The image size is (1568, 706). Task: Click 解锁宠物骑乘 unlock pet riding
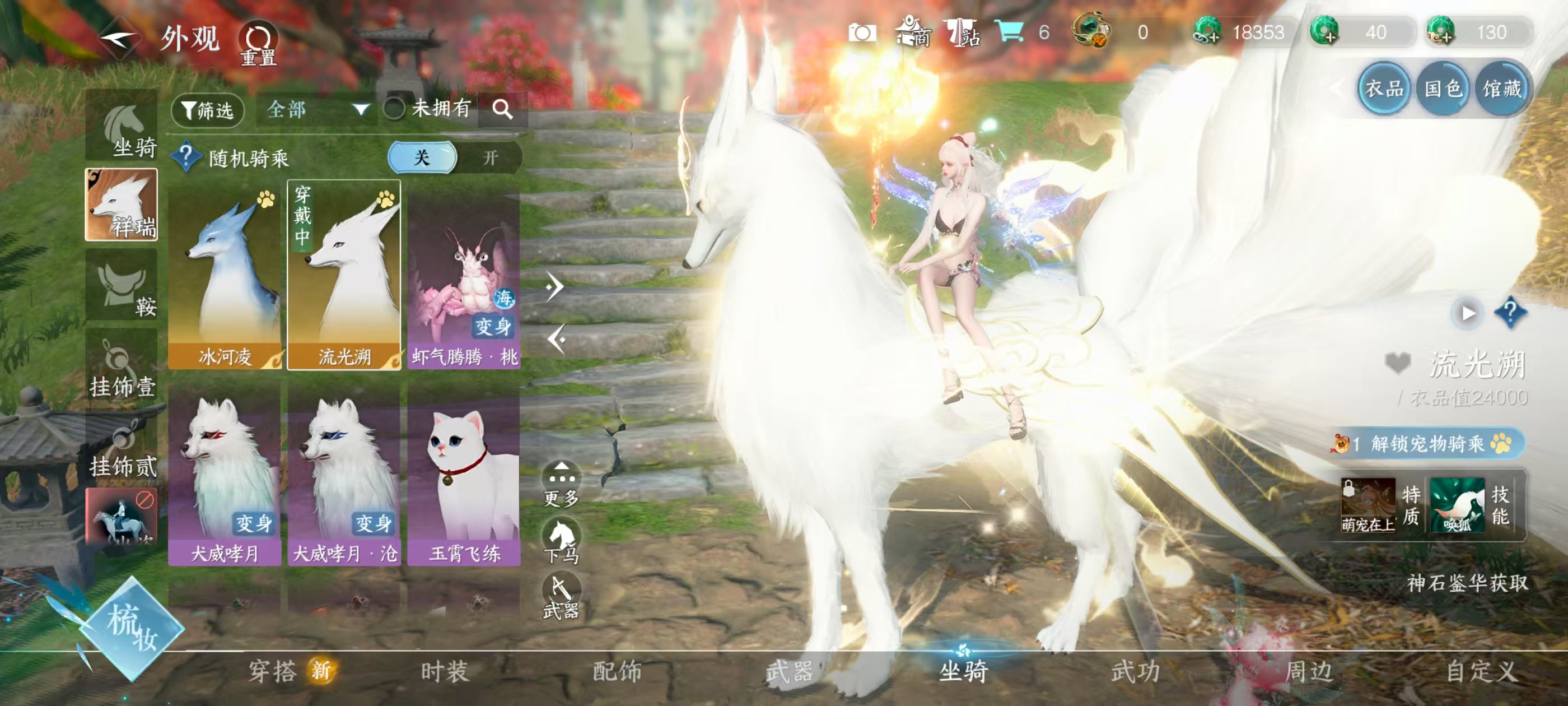[x=1428, y=443]
